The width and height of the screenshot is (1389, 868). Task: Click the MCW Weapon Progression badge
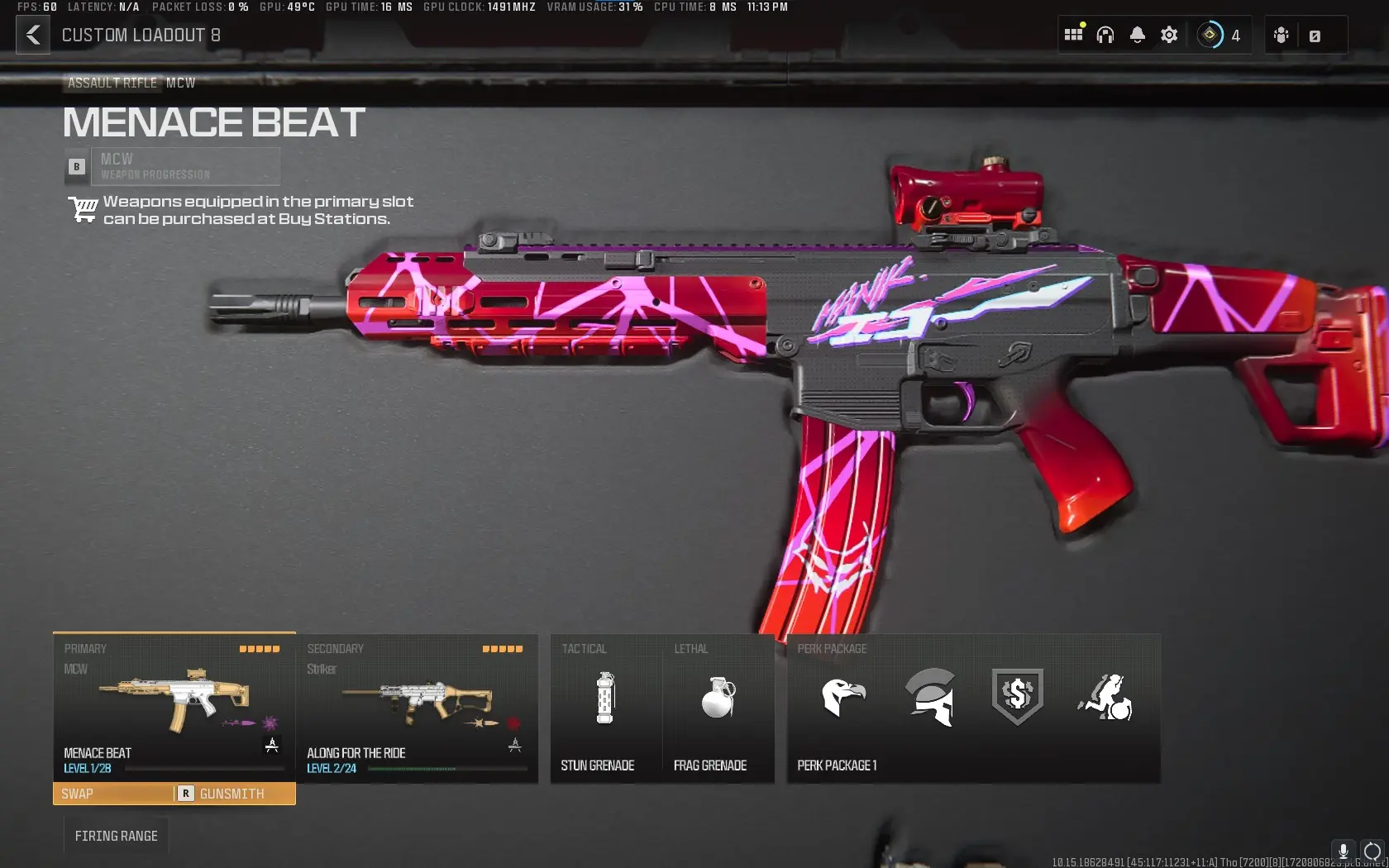coord(173,165)
